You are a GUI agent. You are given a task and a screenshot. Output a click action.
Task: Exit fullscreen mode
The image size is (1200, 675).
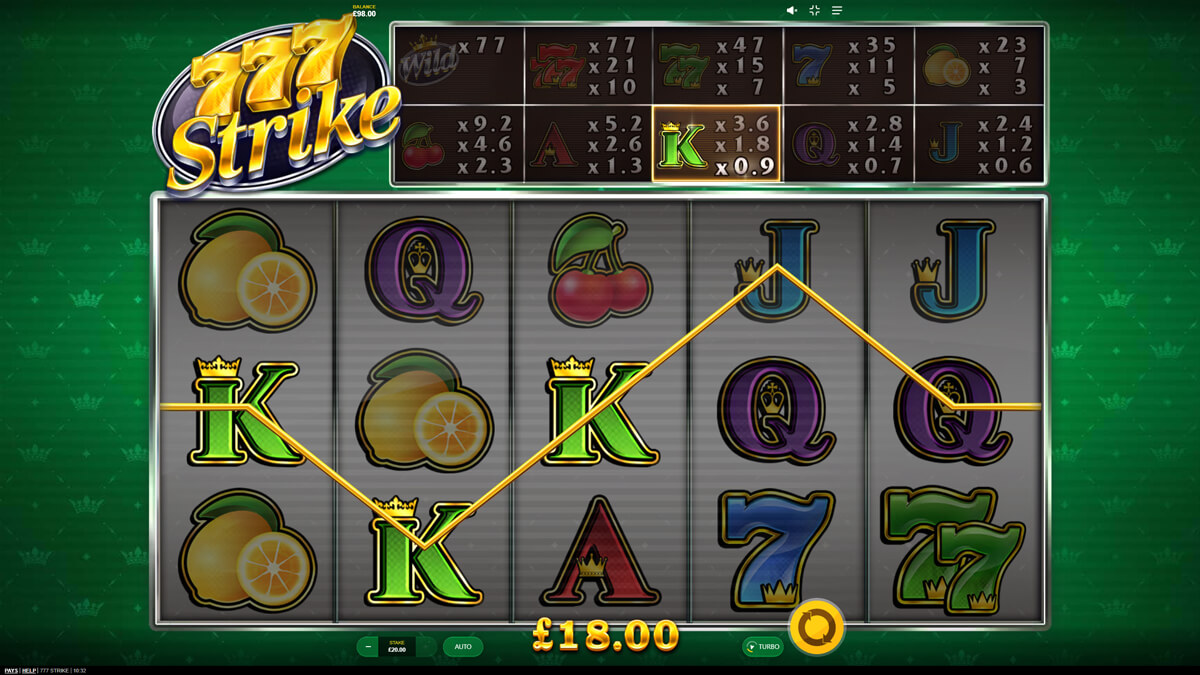coord(814,10)
